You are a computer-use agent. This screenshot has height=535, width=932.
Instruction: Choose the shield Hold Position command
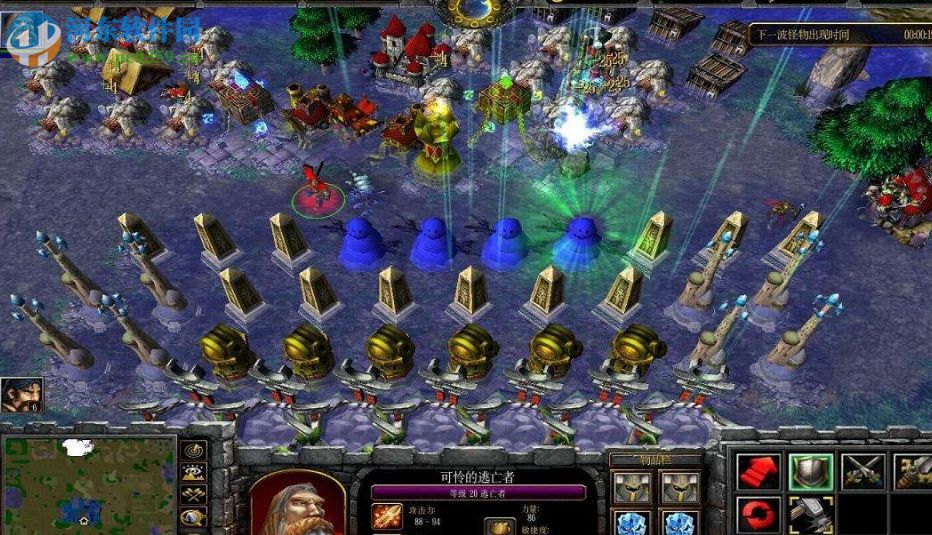coord(810,472)
